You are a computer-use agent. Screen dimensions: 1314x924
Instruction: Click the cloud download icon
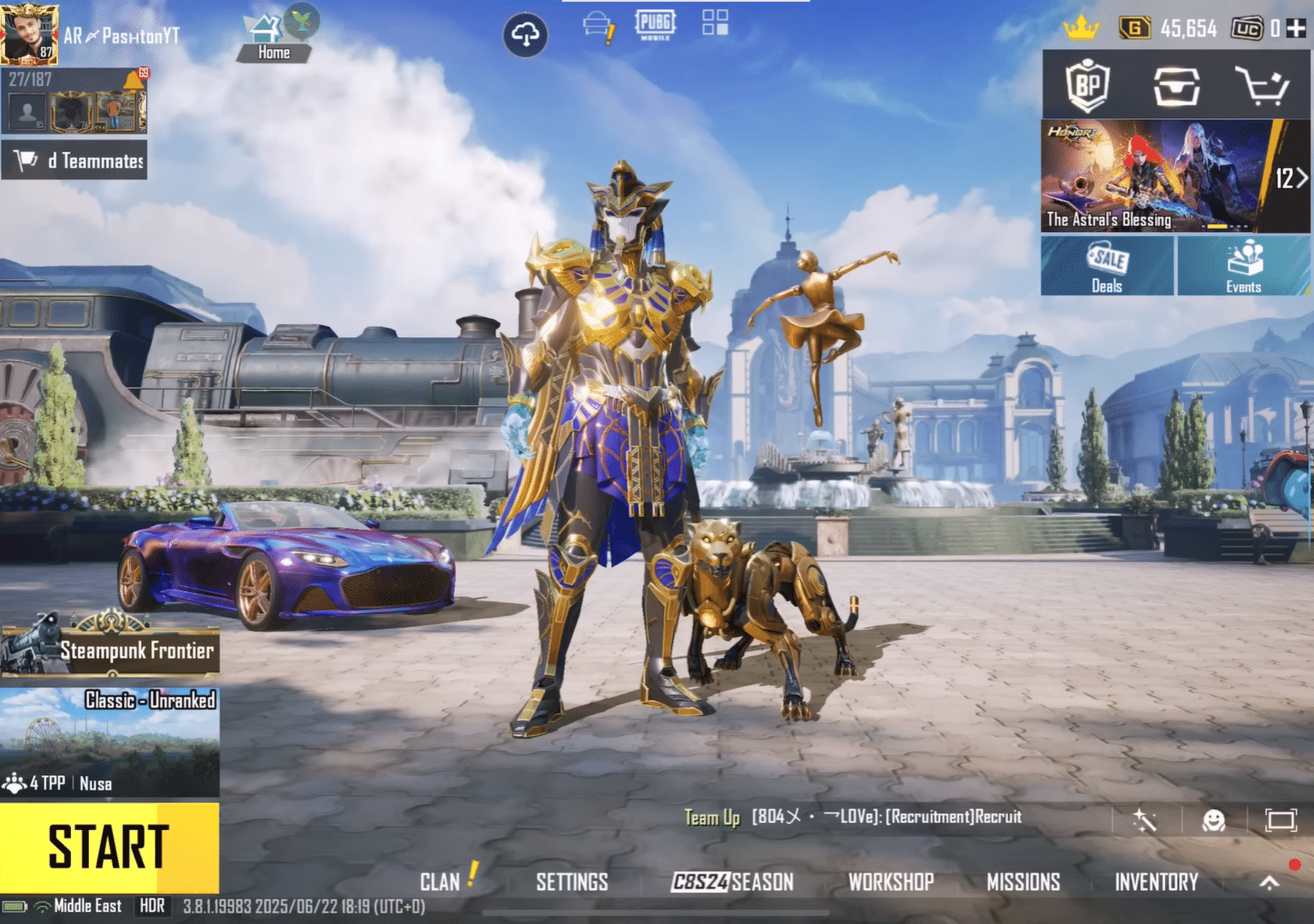525,35
